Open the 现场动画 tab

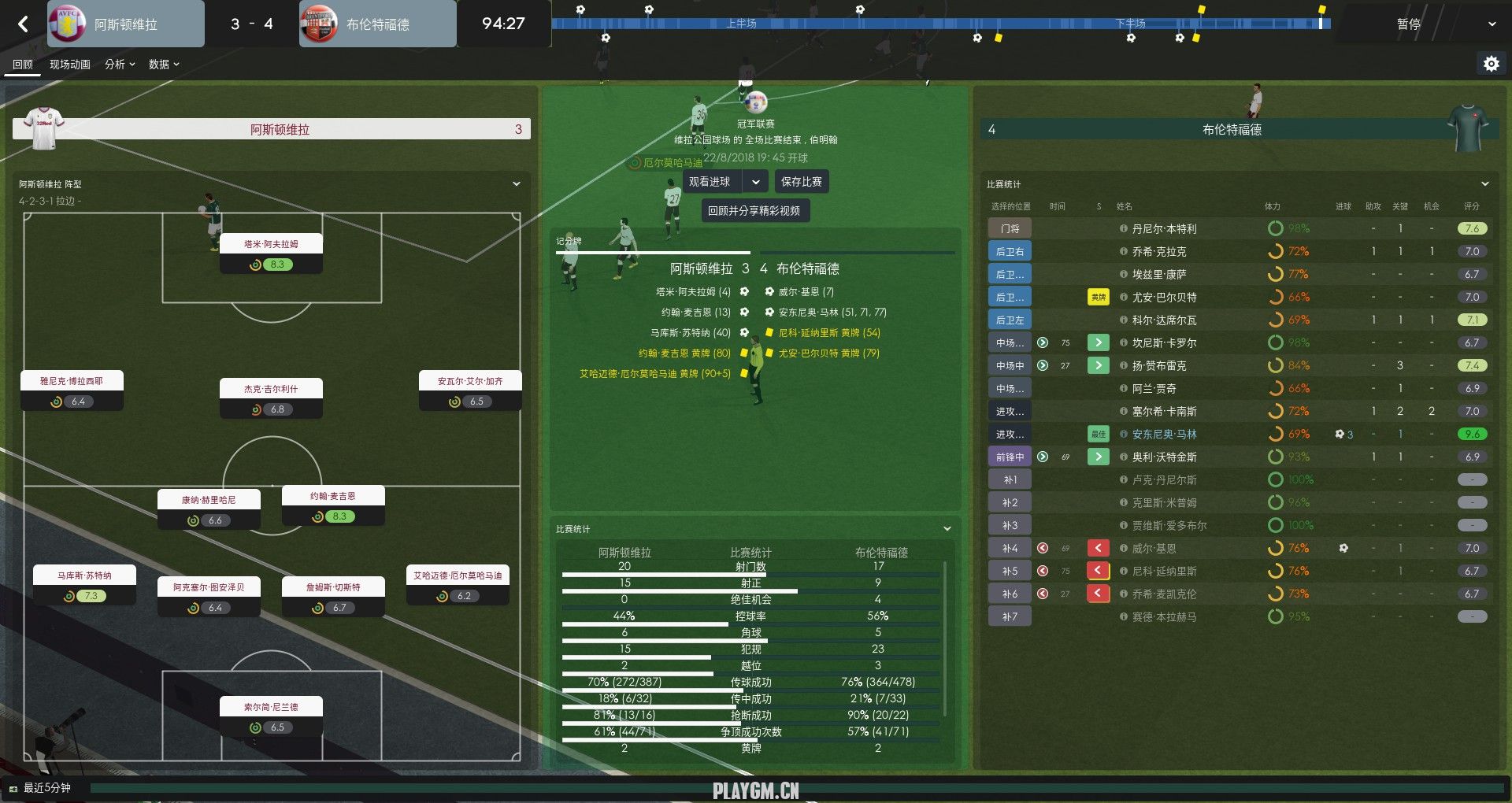click(70, 65)
